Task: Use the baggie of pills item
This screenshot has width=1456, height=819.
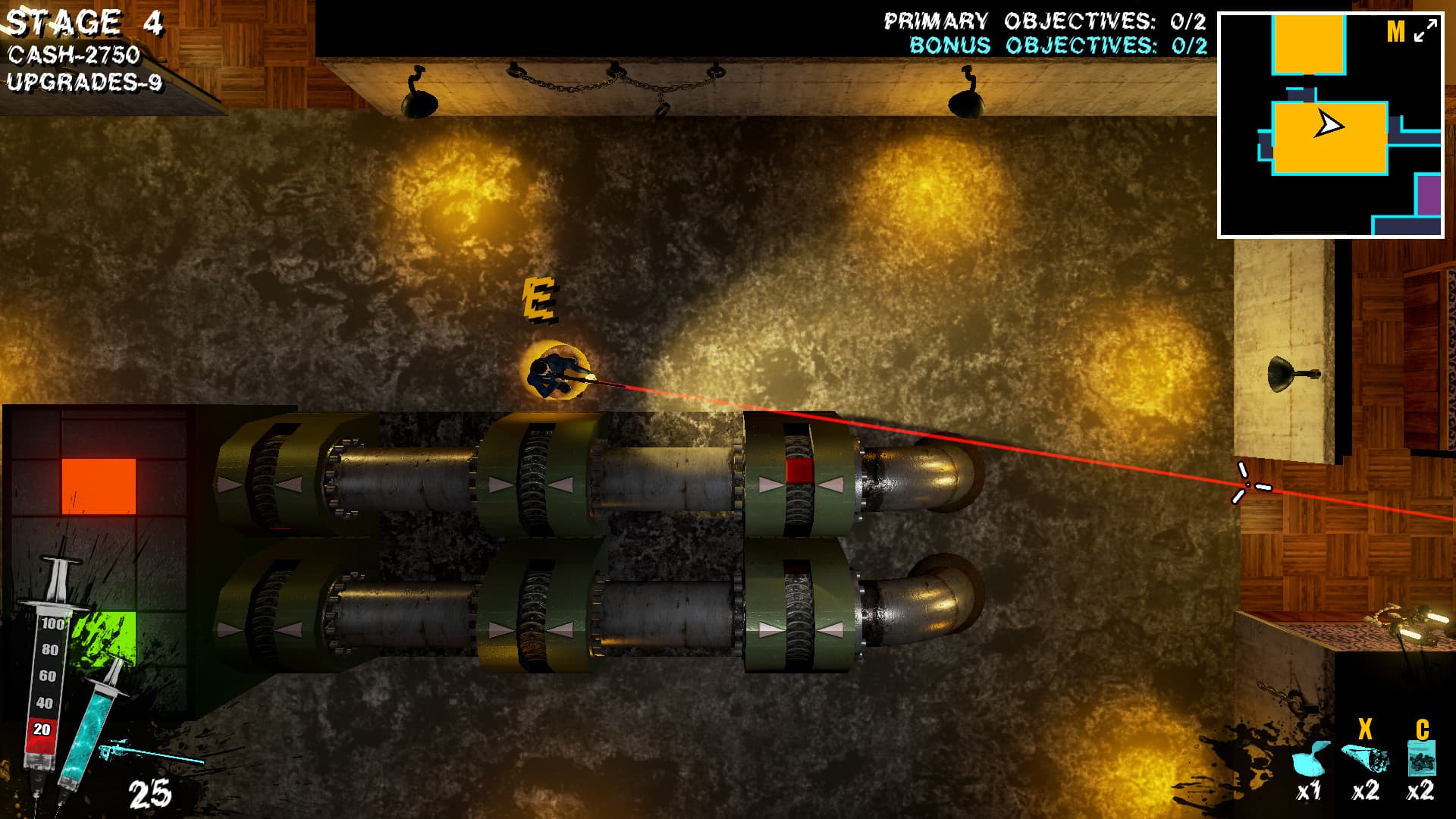Action: pos(1421,758)
